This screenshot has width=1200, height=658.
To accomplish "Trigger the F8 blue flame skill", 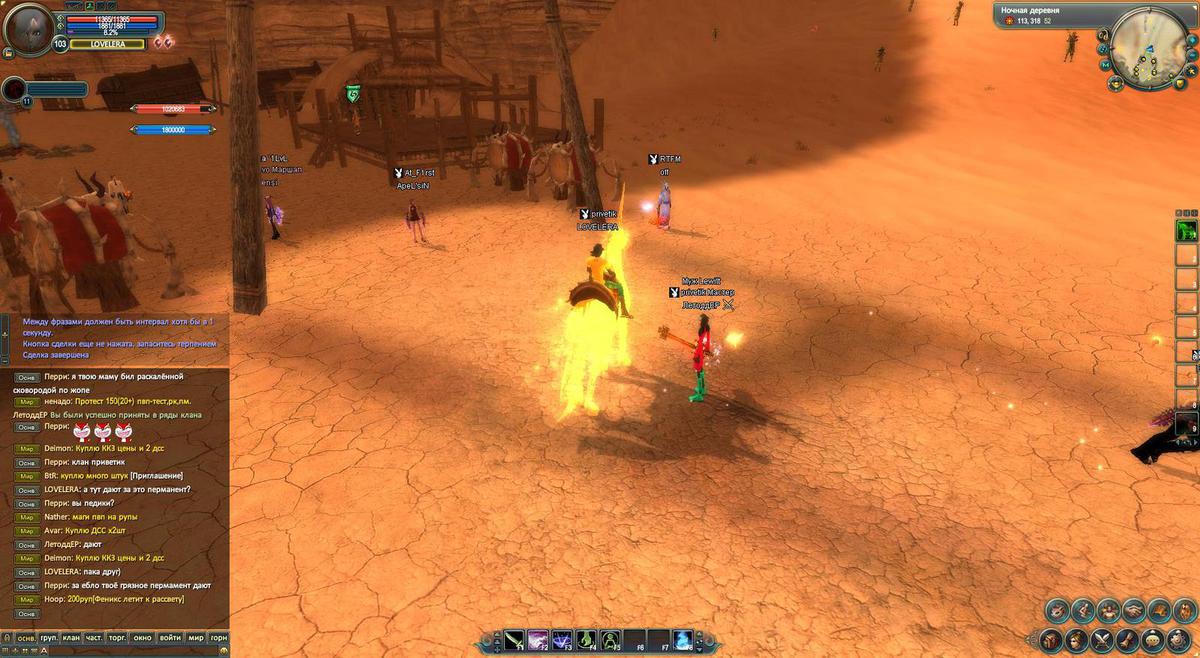I will (682, 639).
